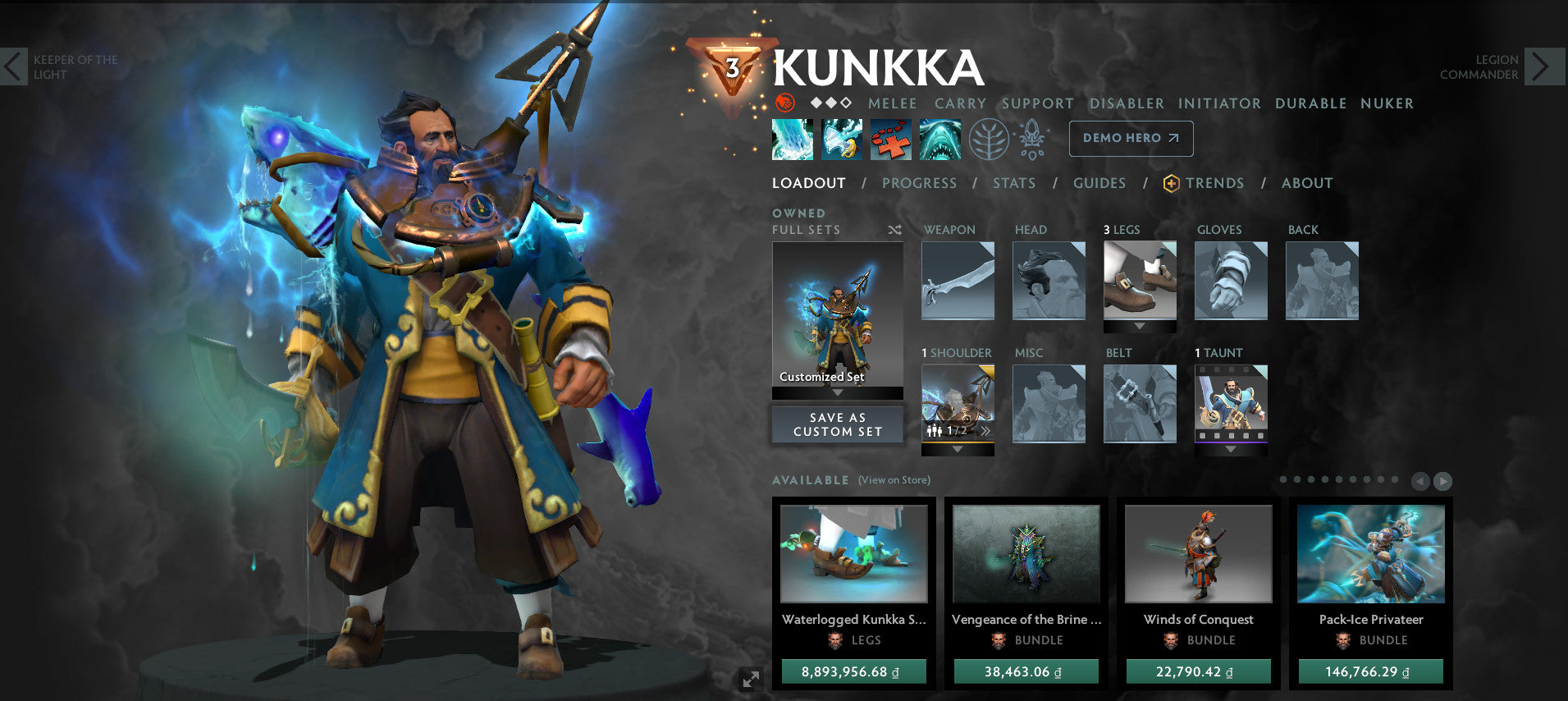This screenshot has width=1568, height=701.
Task: Click the X Marks the Spot ability icon
Action: 890,140
